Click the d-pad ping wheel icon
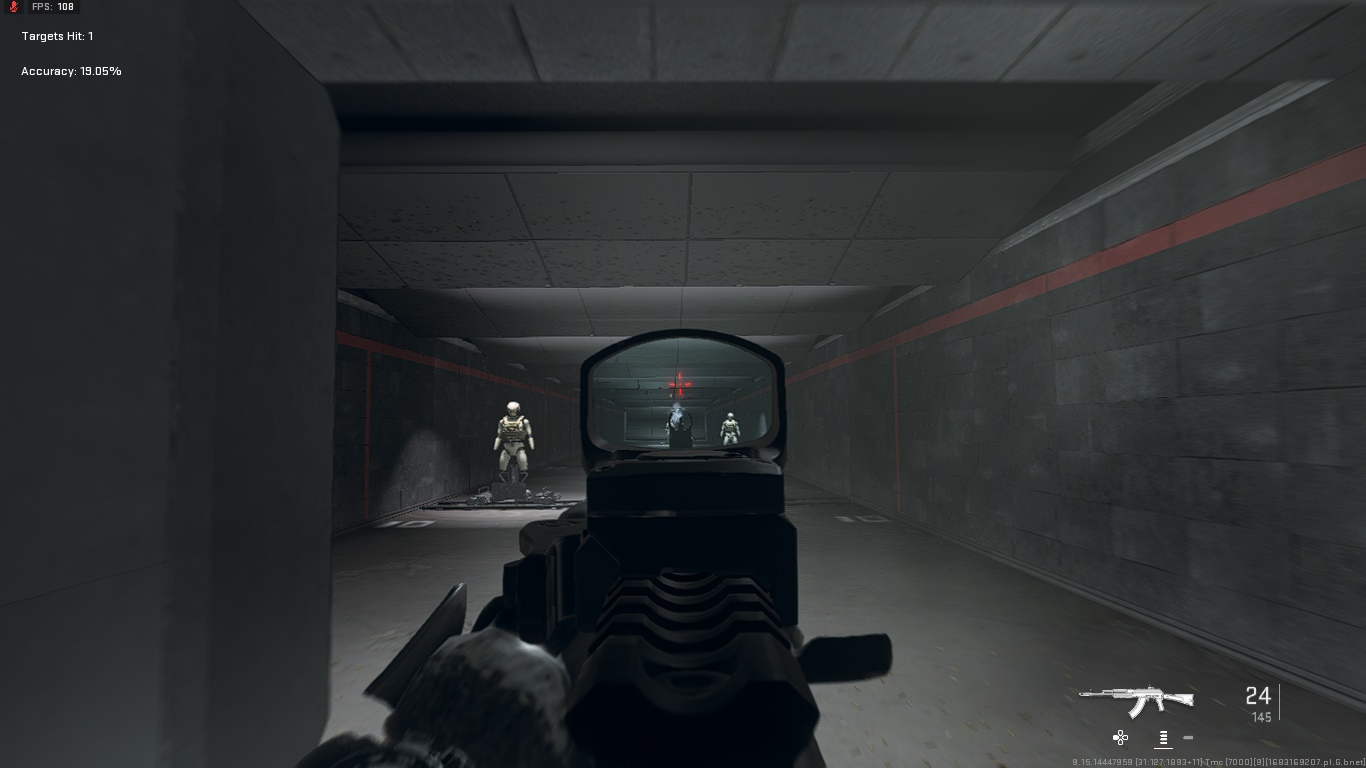The width and height of the screenshot is (1366, 768). [1120, 737]
